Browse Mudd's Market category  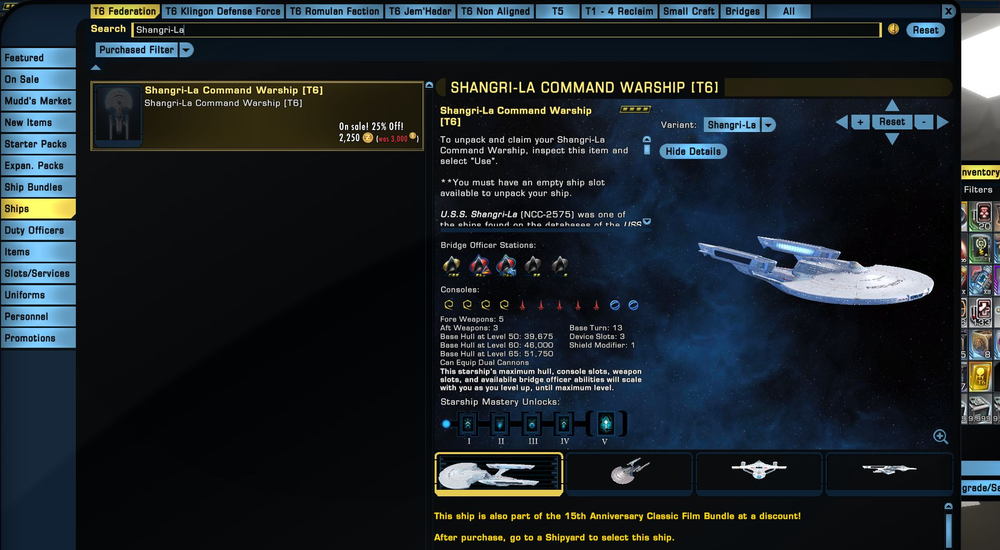37,101
